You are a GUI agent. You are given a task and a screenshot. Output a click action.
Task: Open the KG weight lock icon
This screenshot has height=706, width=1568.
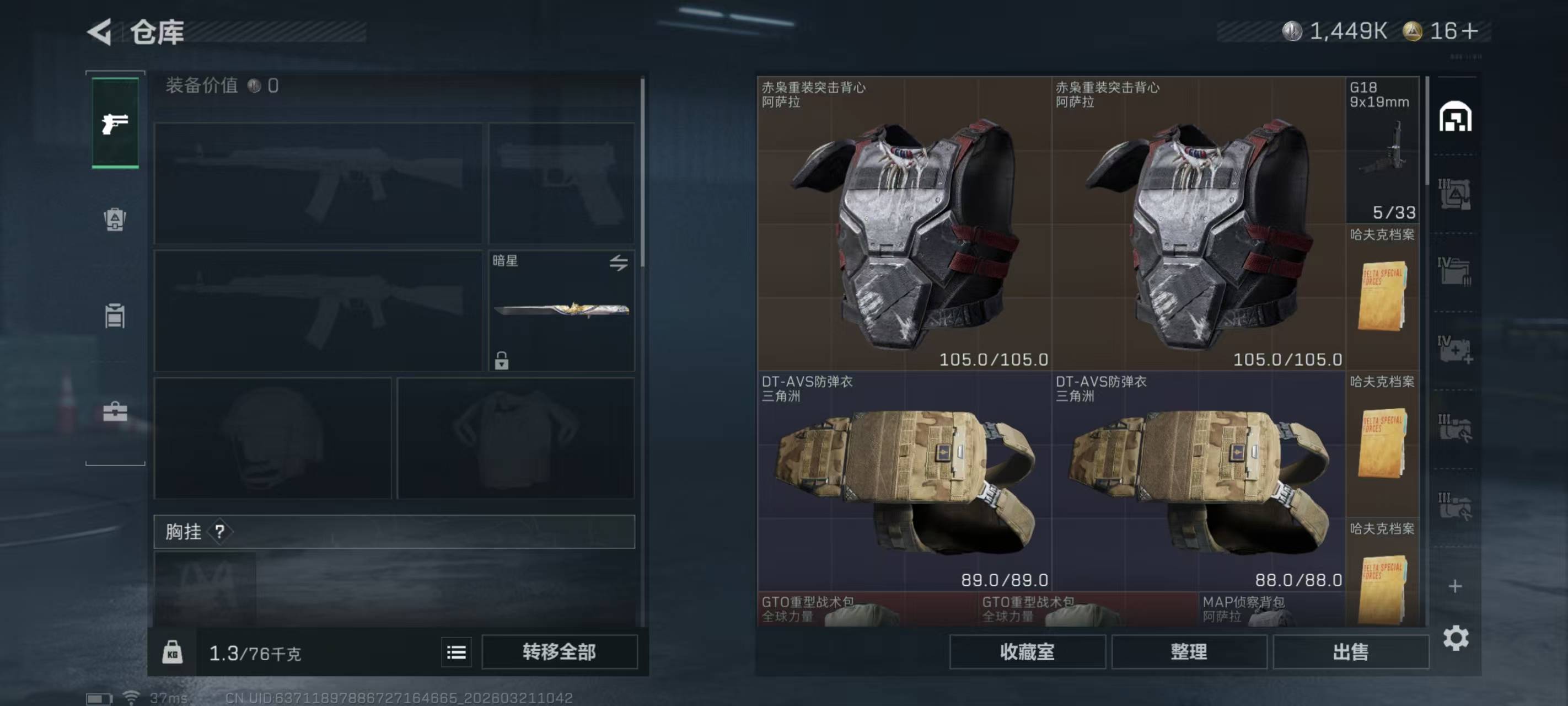point(172,652)
